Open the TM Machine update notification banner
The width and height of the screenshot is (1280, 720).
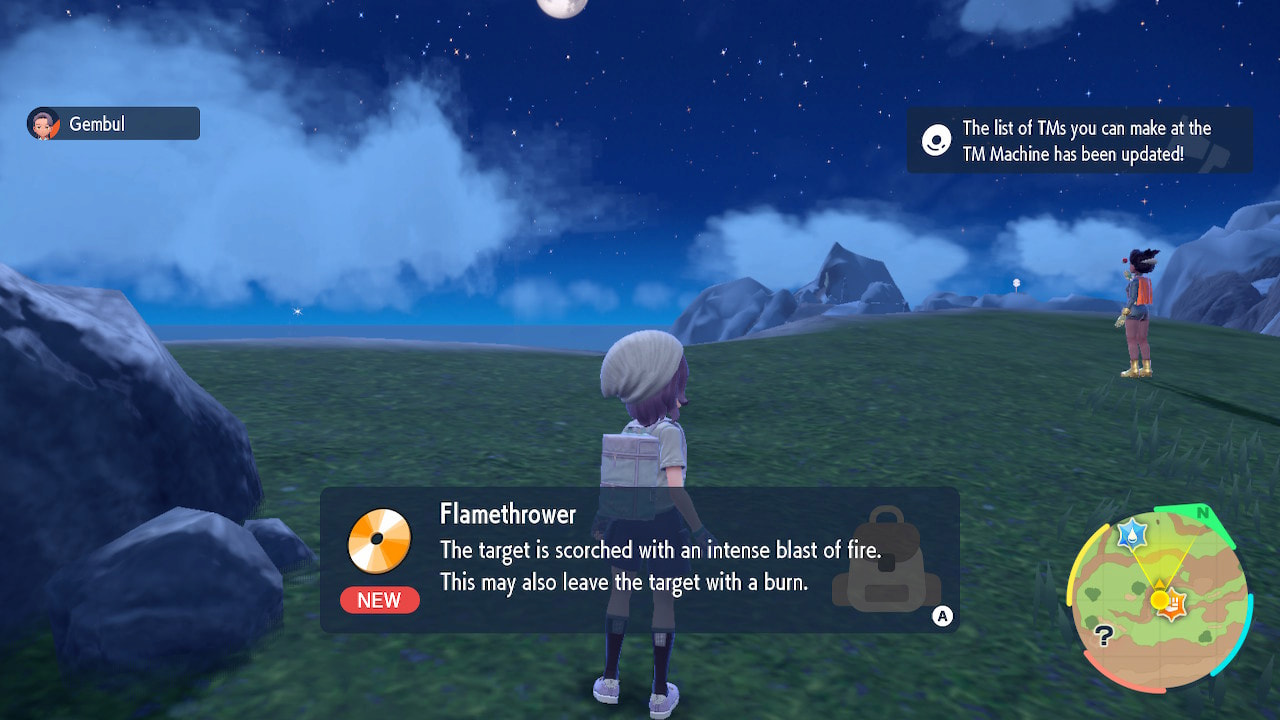(1078, 140)
